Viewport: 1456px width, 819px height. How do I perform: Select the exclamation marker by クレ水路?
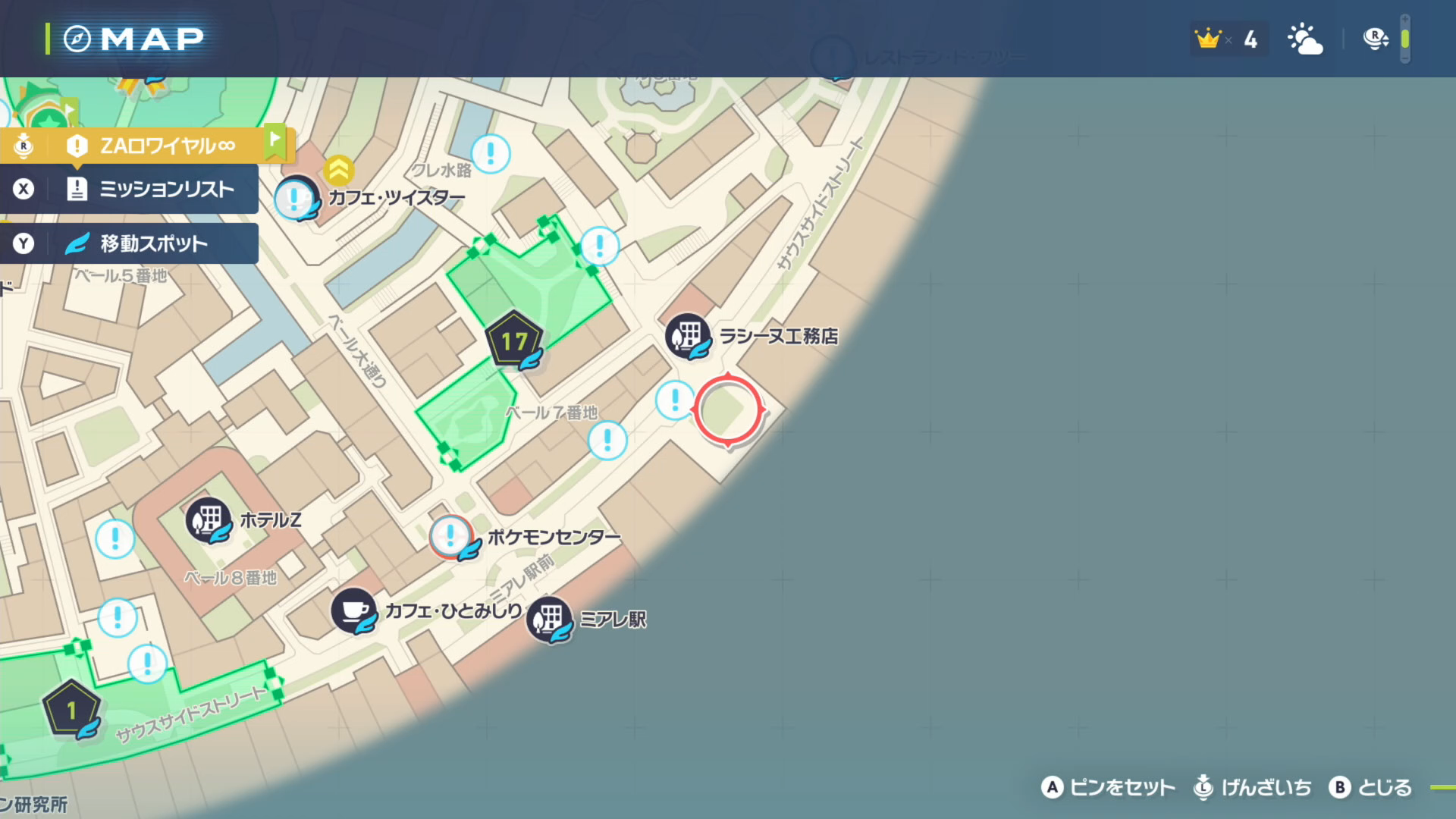point(491,154)
